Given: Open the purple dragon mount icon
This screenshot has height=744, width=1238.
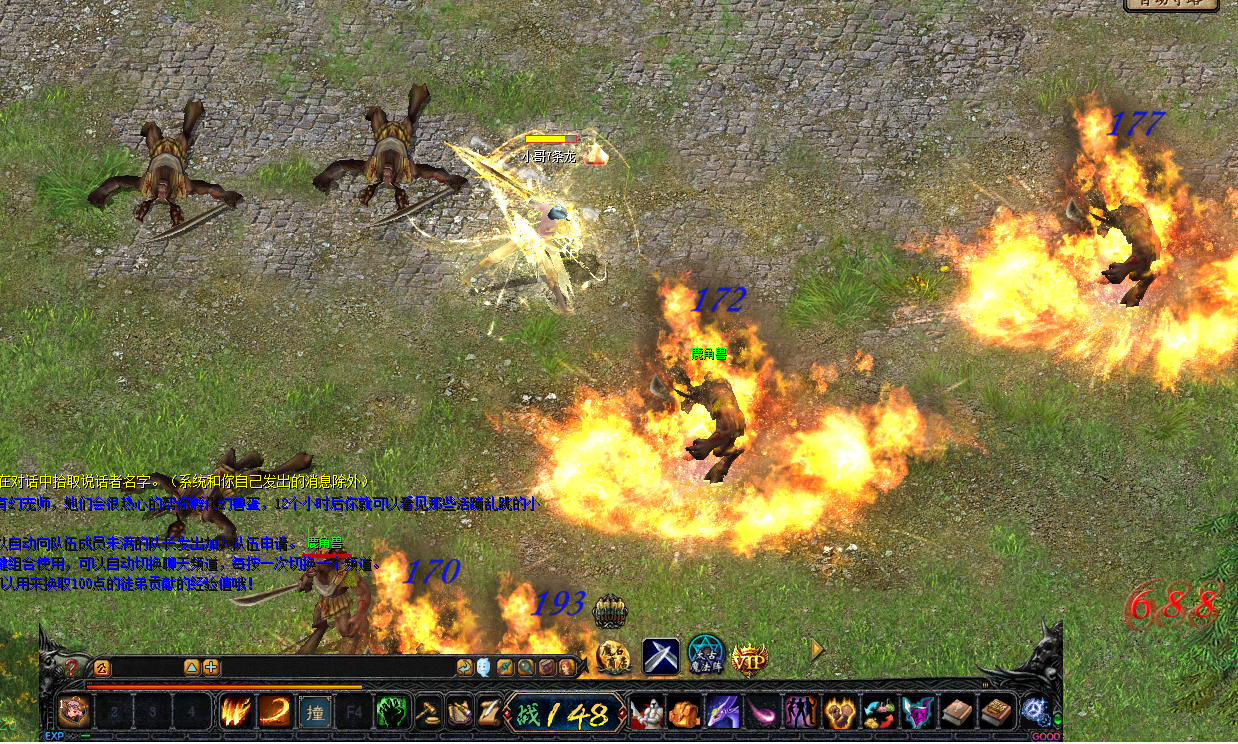Looking at the screenshot, I should coord(723,712).
